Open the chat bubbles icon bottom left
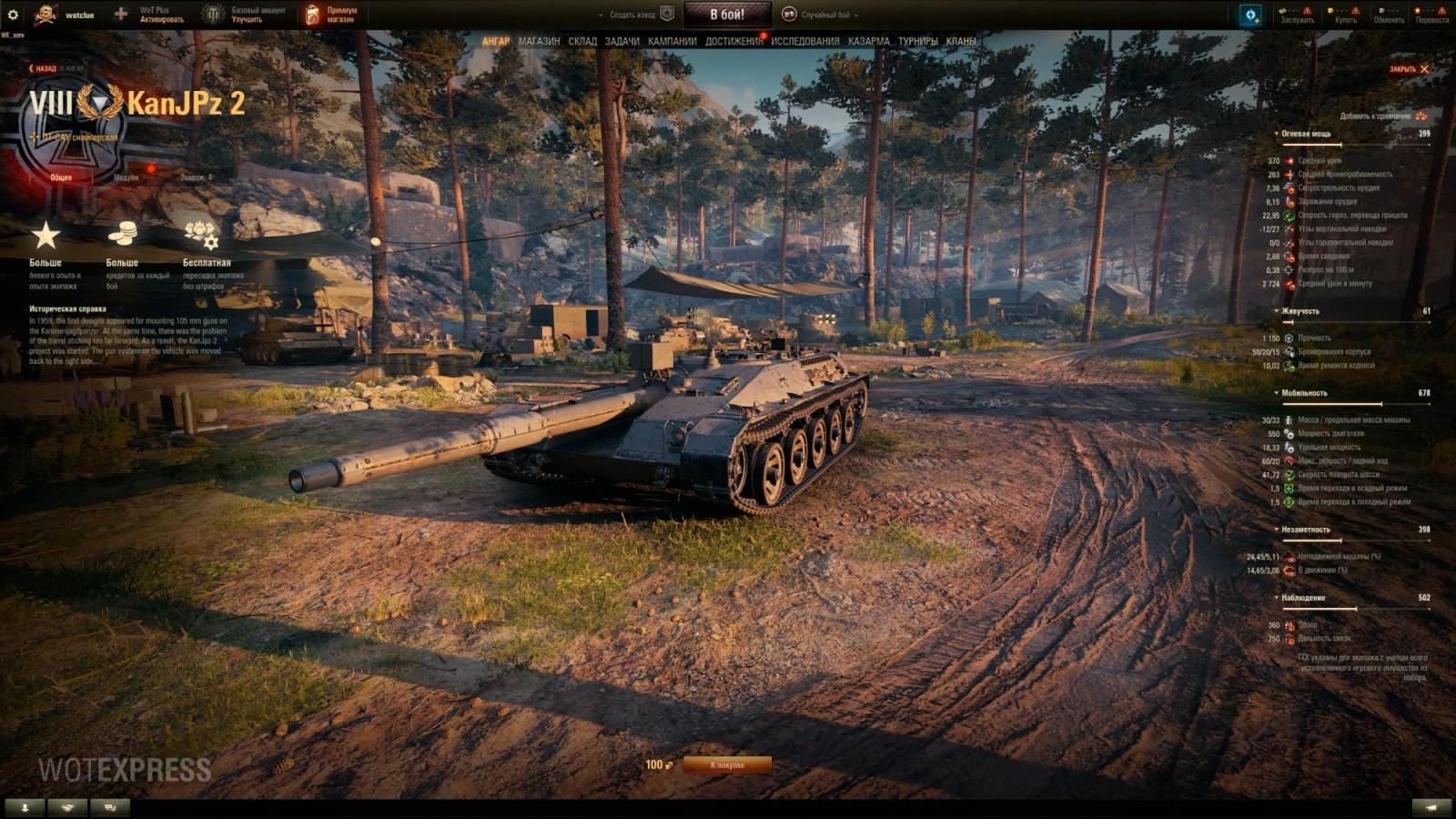 [x=108, y=806]
